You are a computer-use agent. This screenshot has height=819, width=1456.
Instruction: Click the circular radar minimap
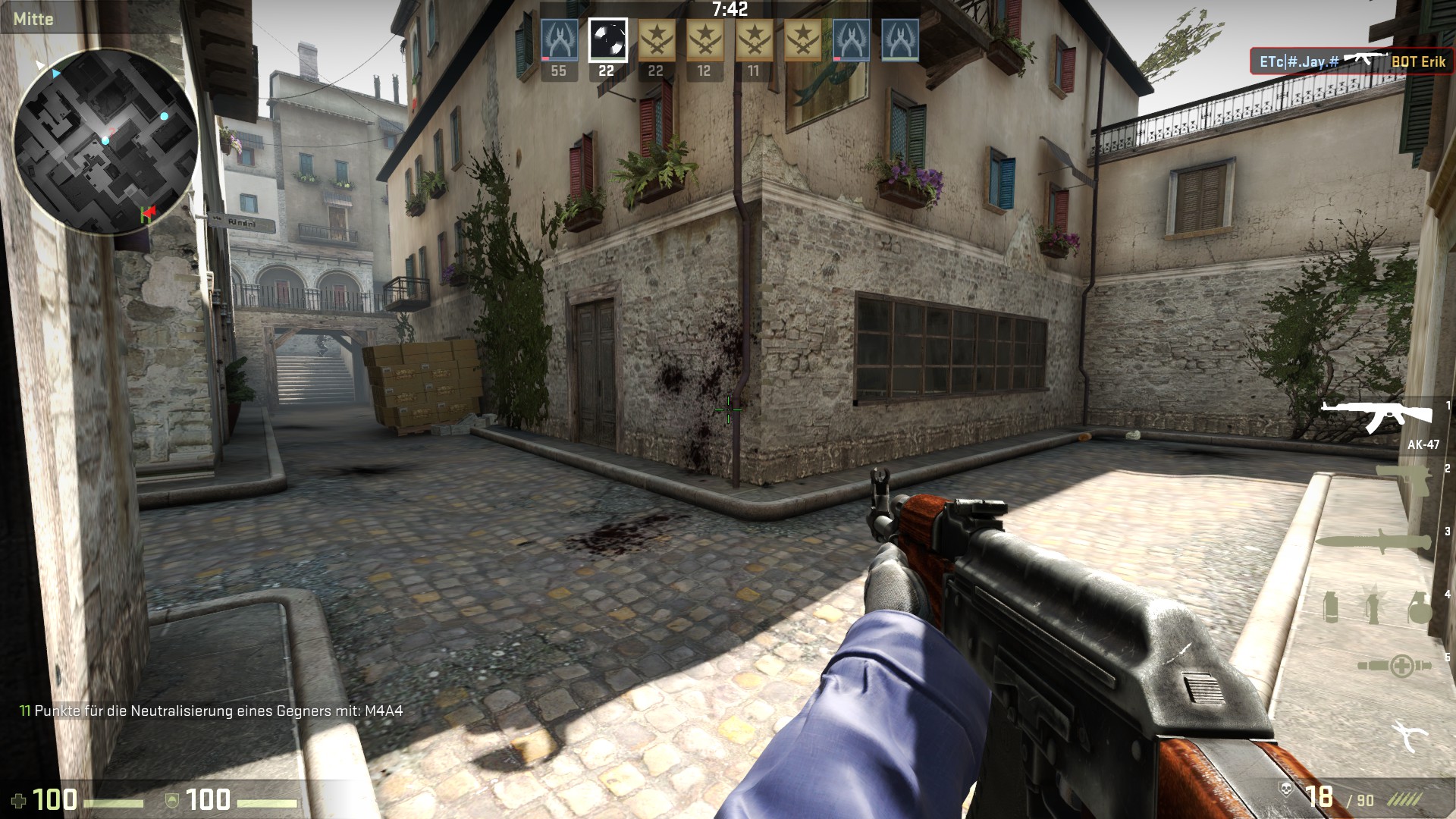pyautogui.click(x=106, y=142)
